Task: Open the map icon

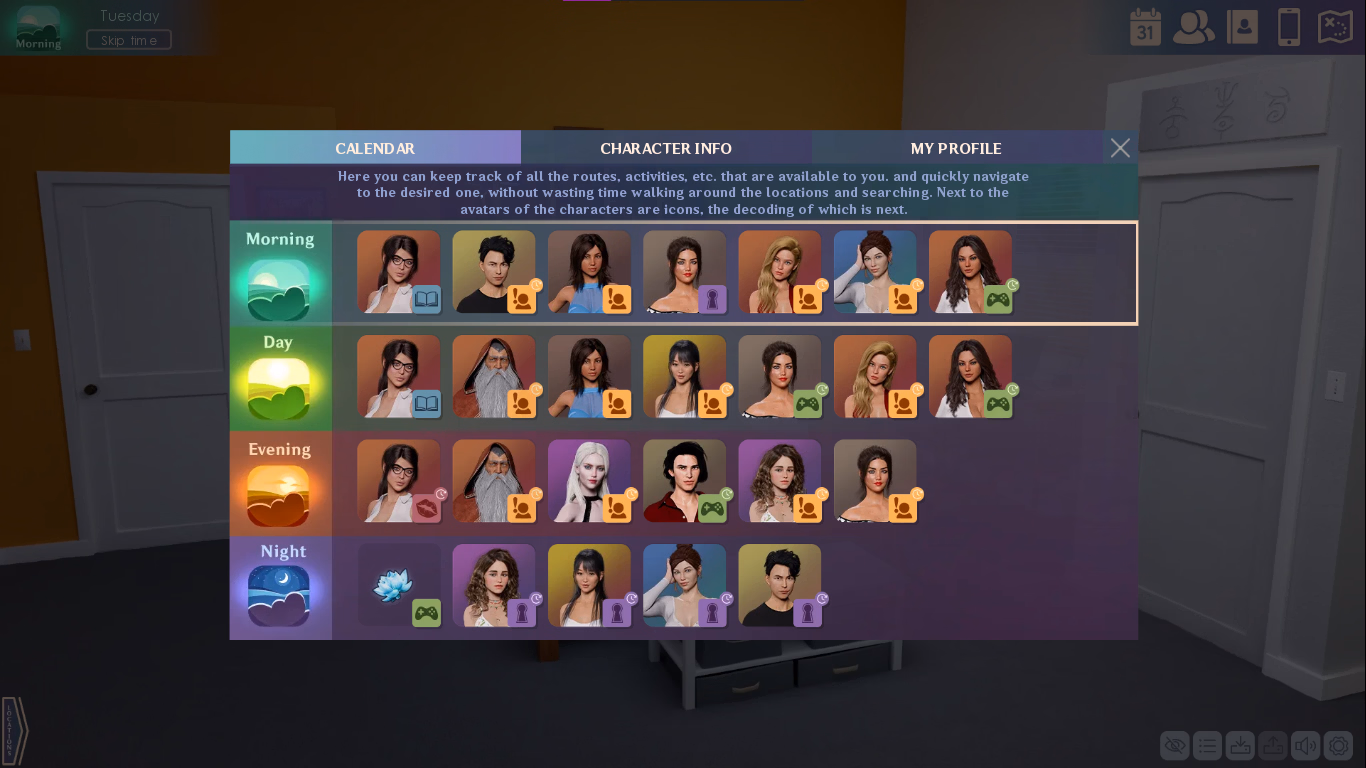Action: coord(1336,27)
